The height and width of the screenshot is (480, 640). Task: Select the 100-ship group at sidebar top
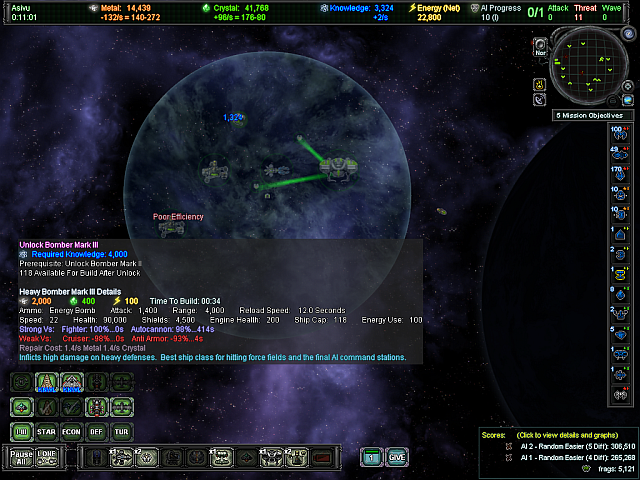[619, 134]
